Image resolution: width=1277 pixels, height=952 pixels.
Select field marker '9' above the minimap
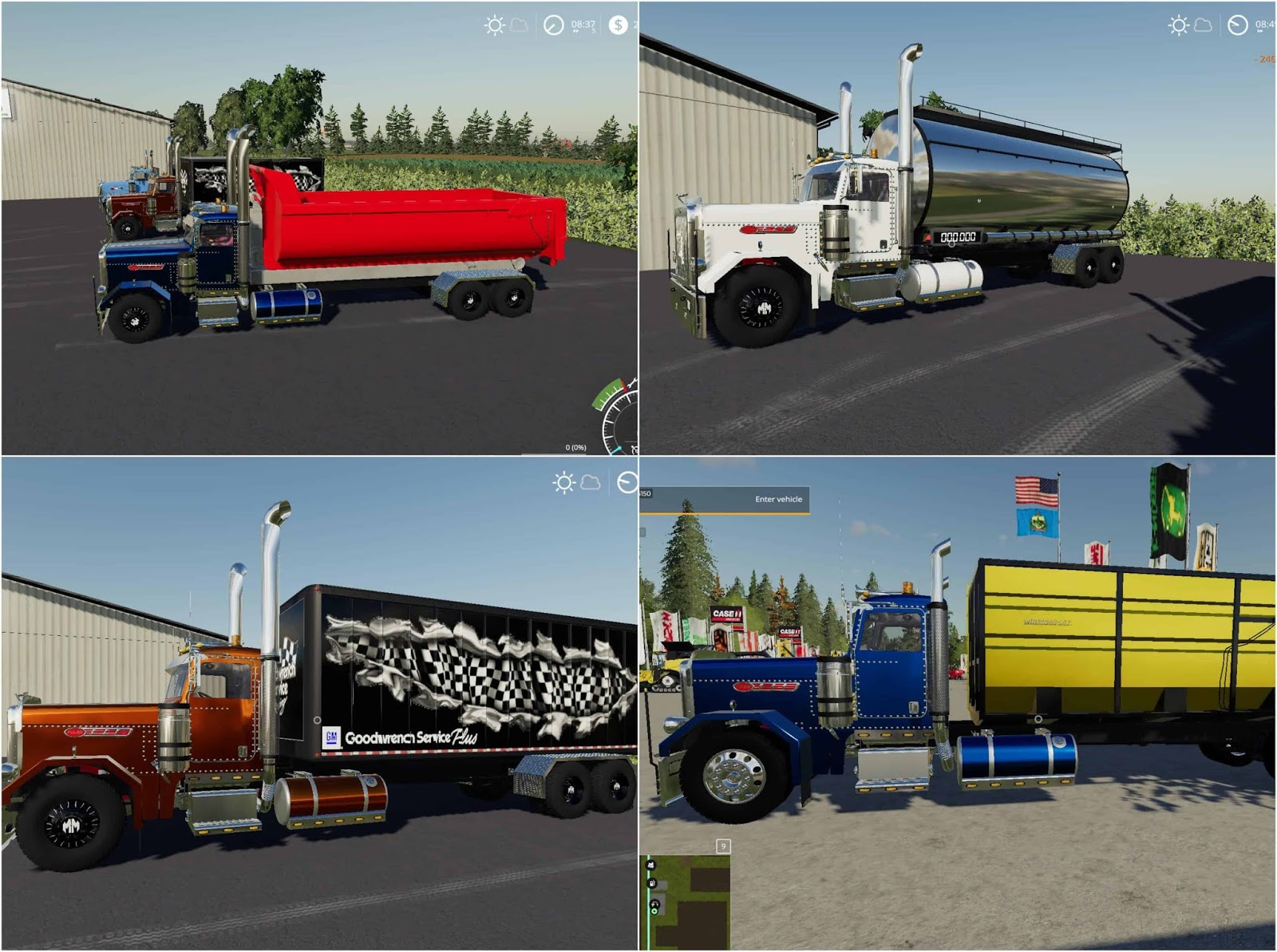724,846
